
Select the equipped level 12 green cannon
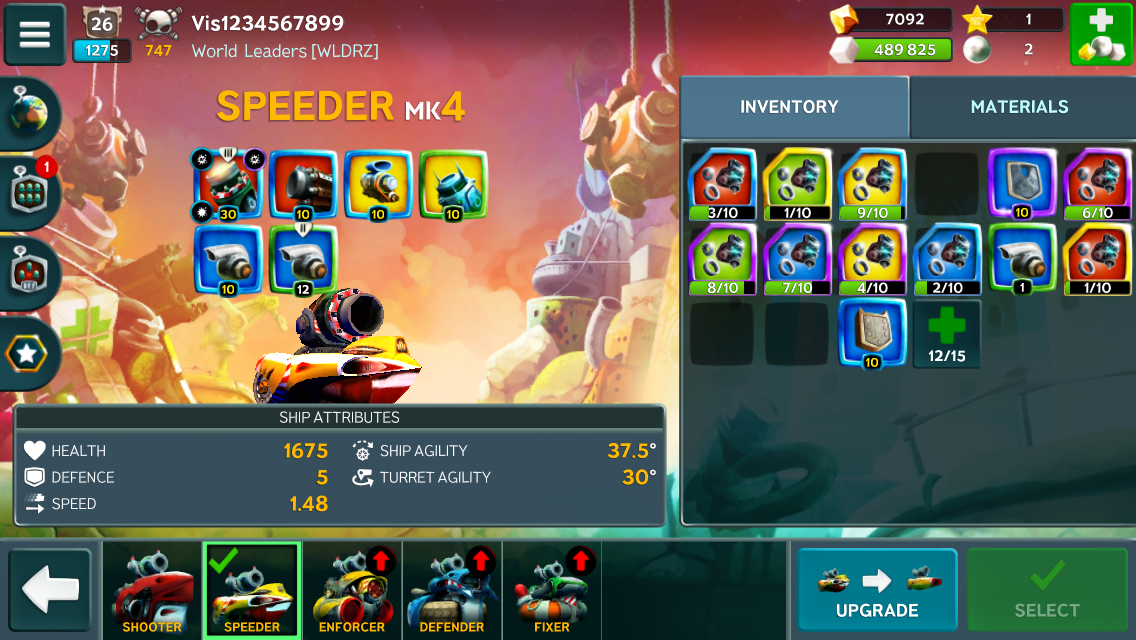pos(303,259)
